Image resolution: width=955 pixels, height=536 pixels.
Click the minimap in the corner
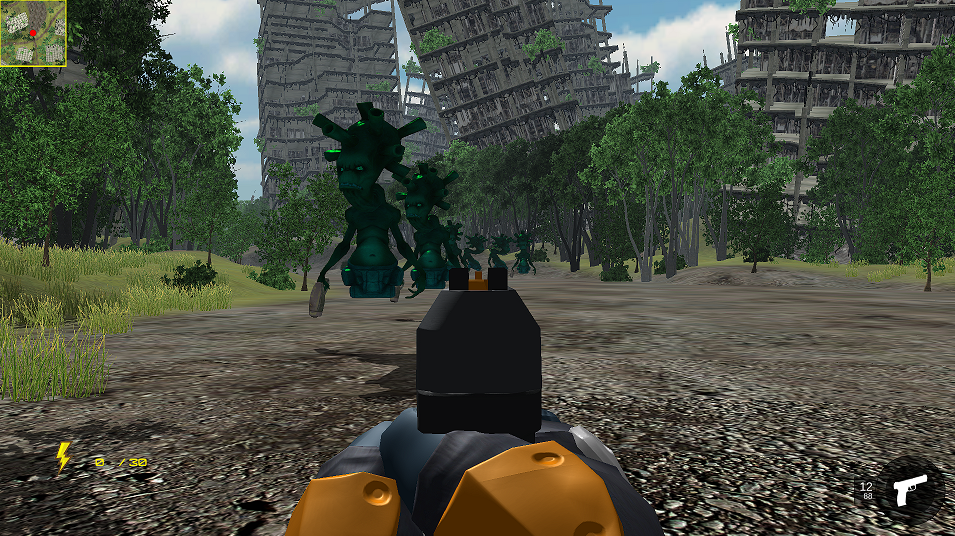33,33
